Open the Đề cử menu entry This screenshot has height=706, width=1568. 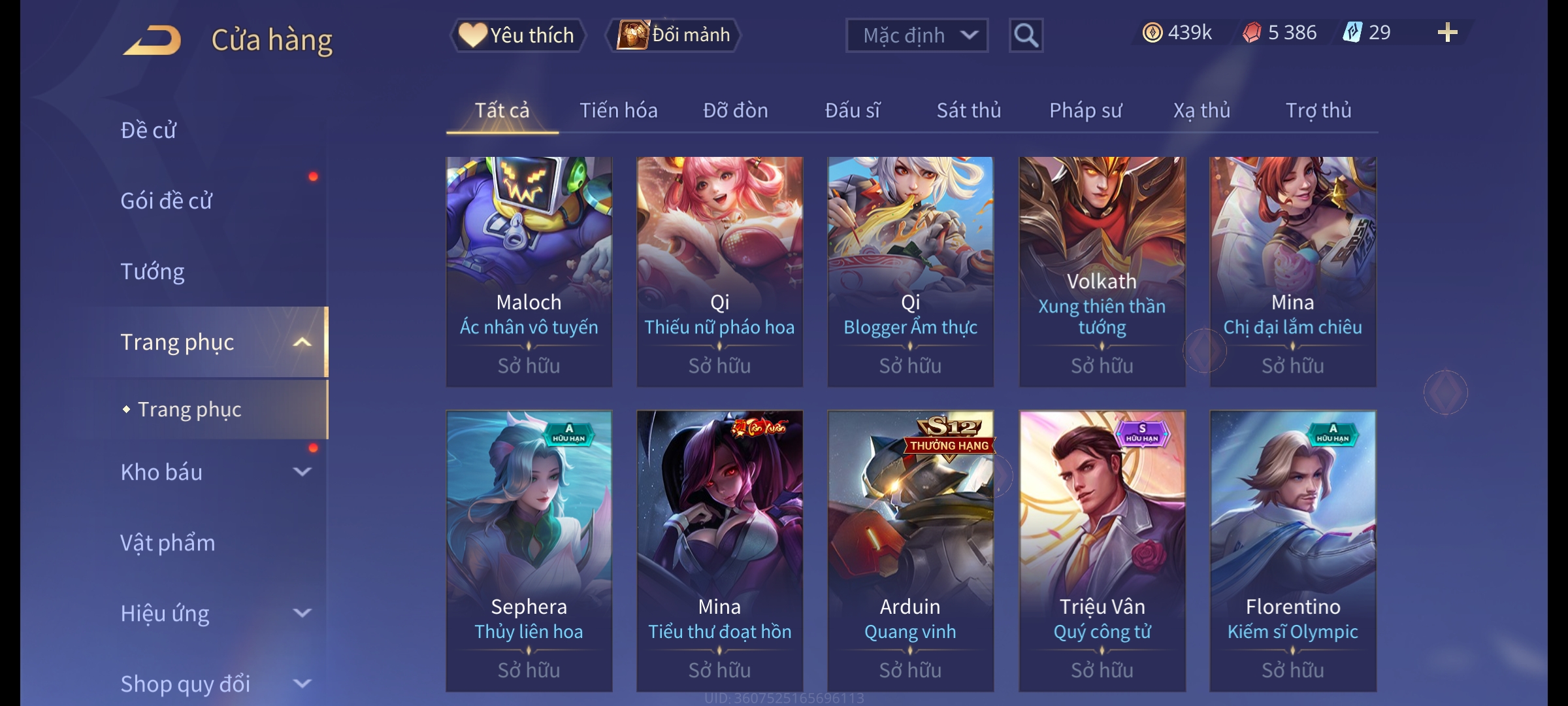click(x=148, y=130)
